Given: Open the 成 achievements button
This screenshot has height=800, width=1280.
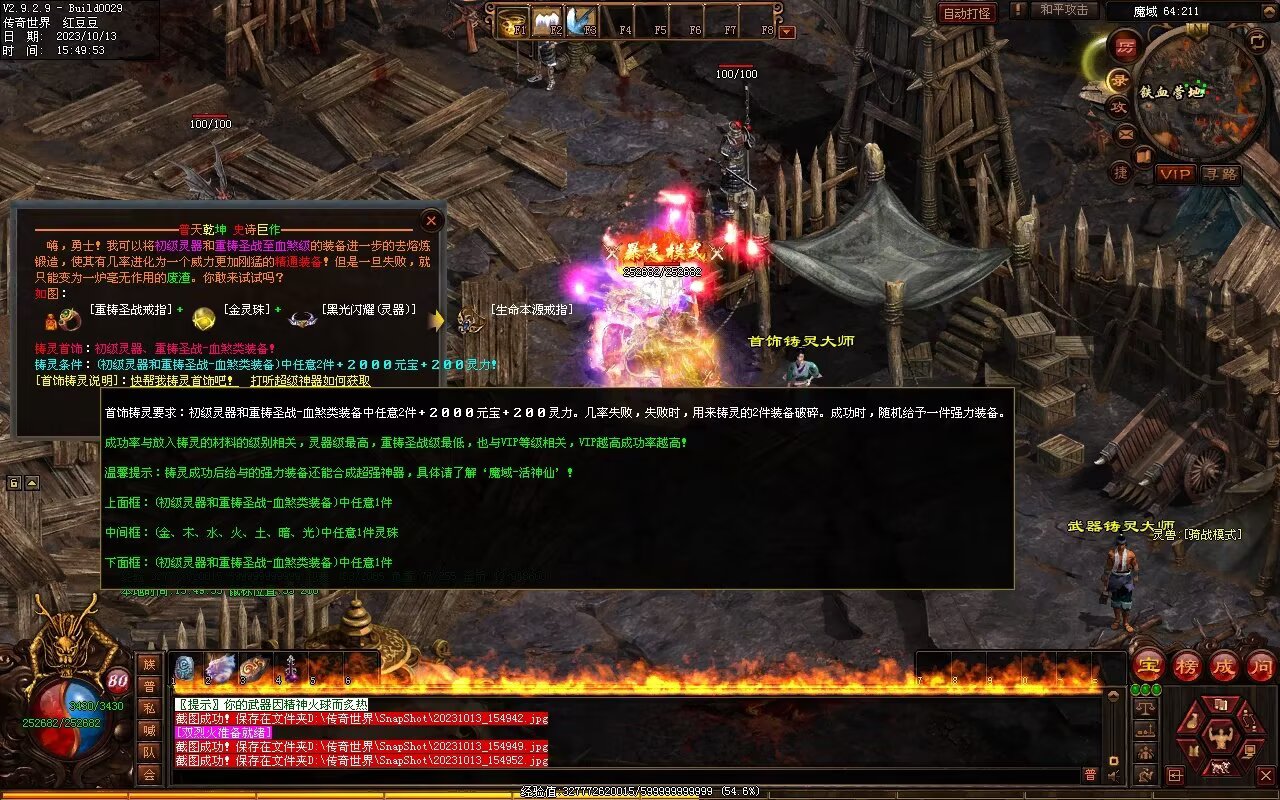Looking at the screenshot, I should point(1223,665).
